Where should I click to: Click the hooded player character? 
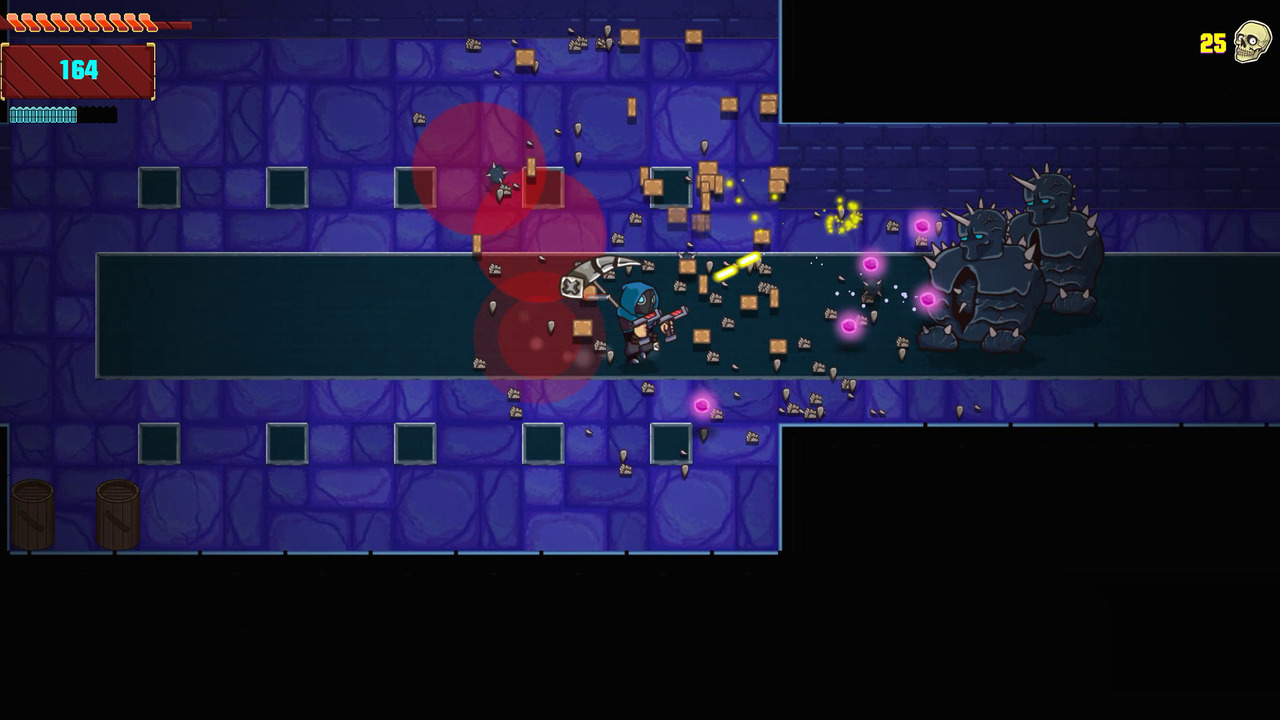coord(640,320)
